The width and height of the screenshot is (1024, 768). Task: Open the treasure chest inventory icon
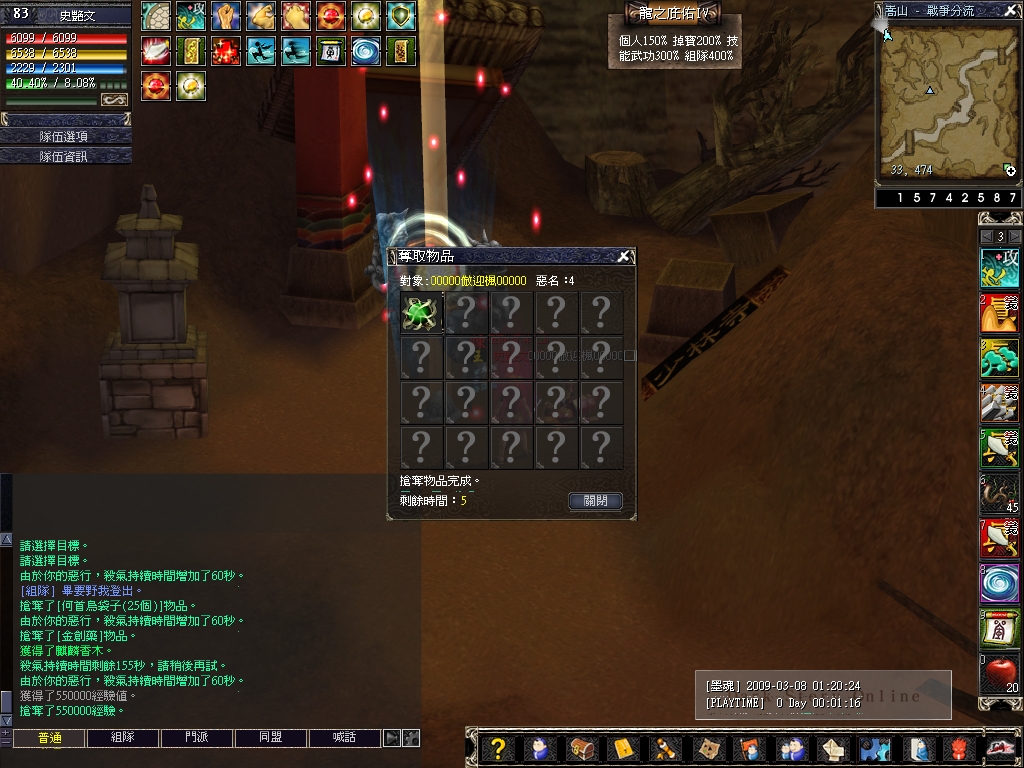pos(581,748)
